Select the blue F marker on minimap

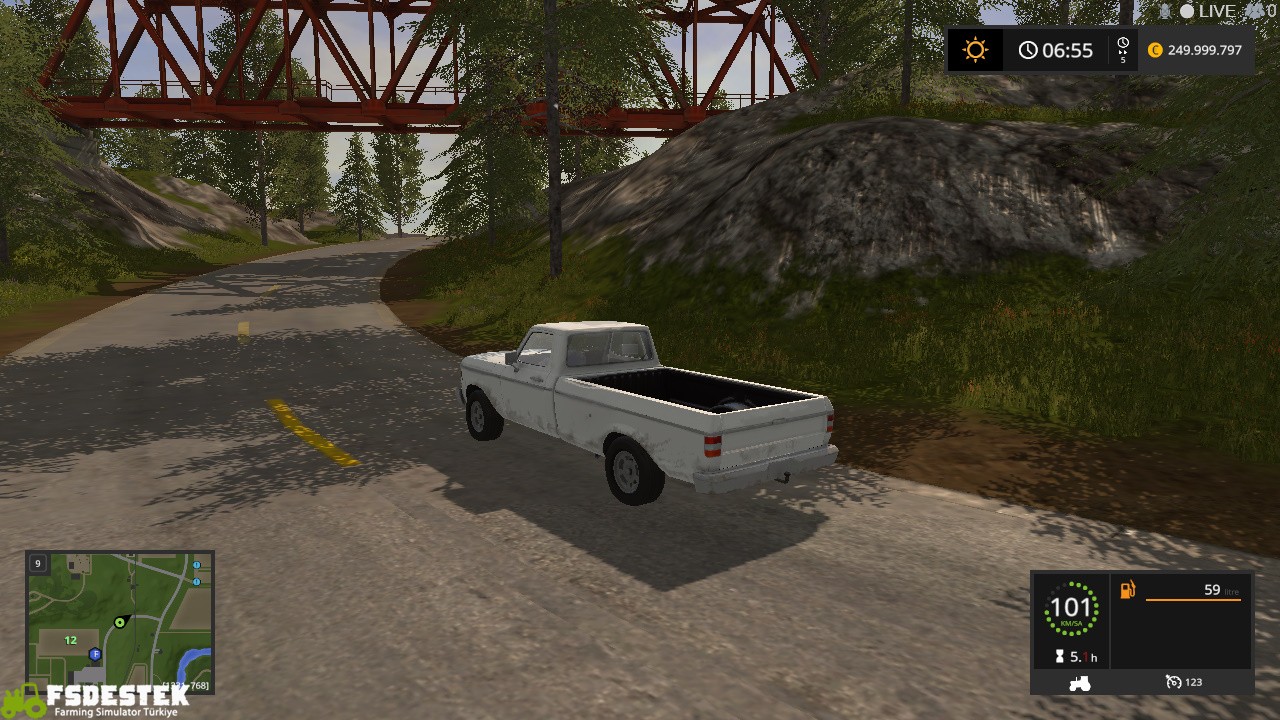[95, 654]
